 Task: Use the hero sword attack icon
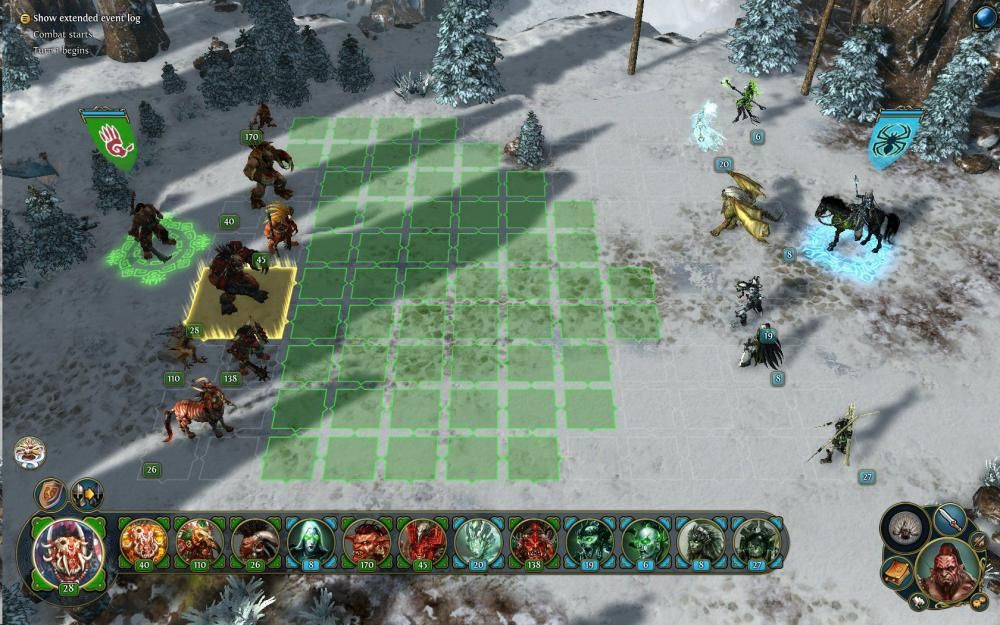click(951, 519)
